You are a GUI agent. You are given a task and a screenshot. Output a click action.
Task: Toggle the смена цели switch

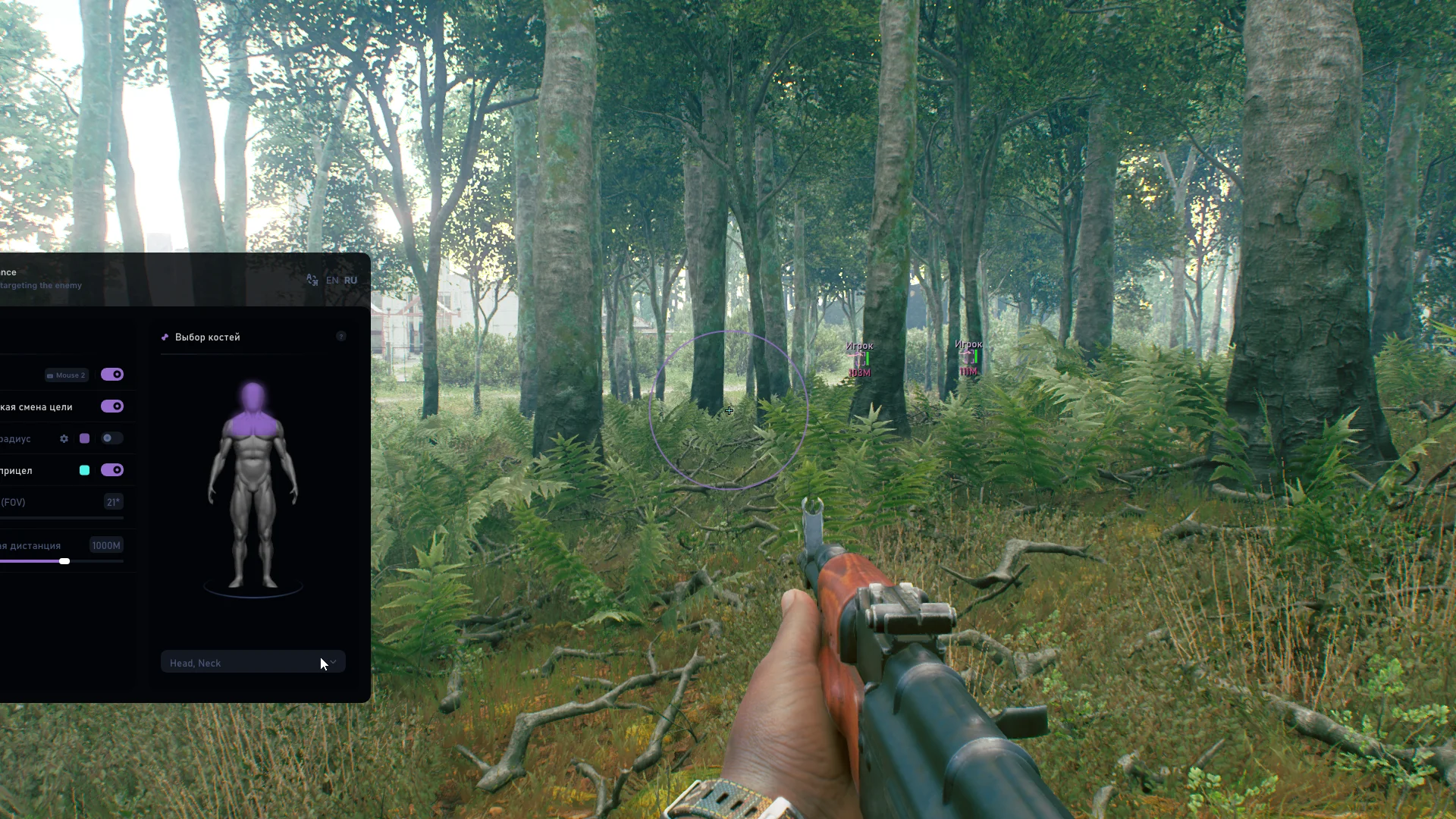pyautogui.click(x=112, y=406)
